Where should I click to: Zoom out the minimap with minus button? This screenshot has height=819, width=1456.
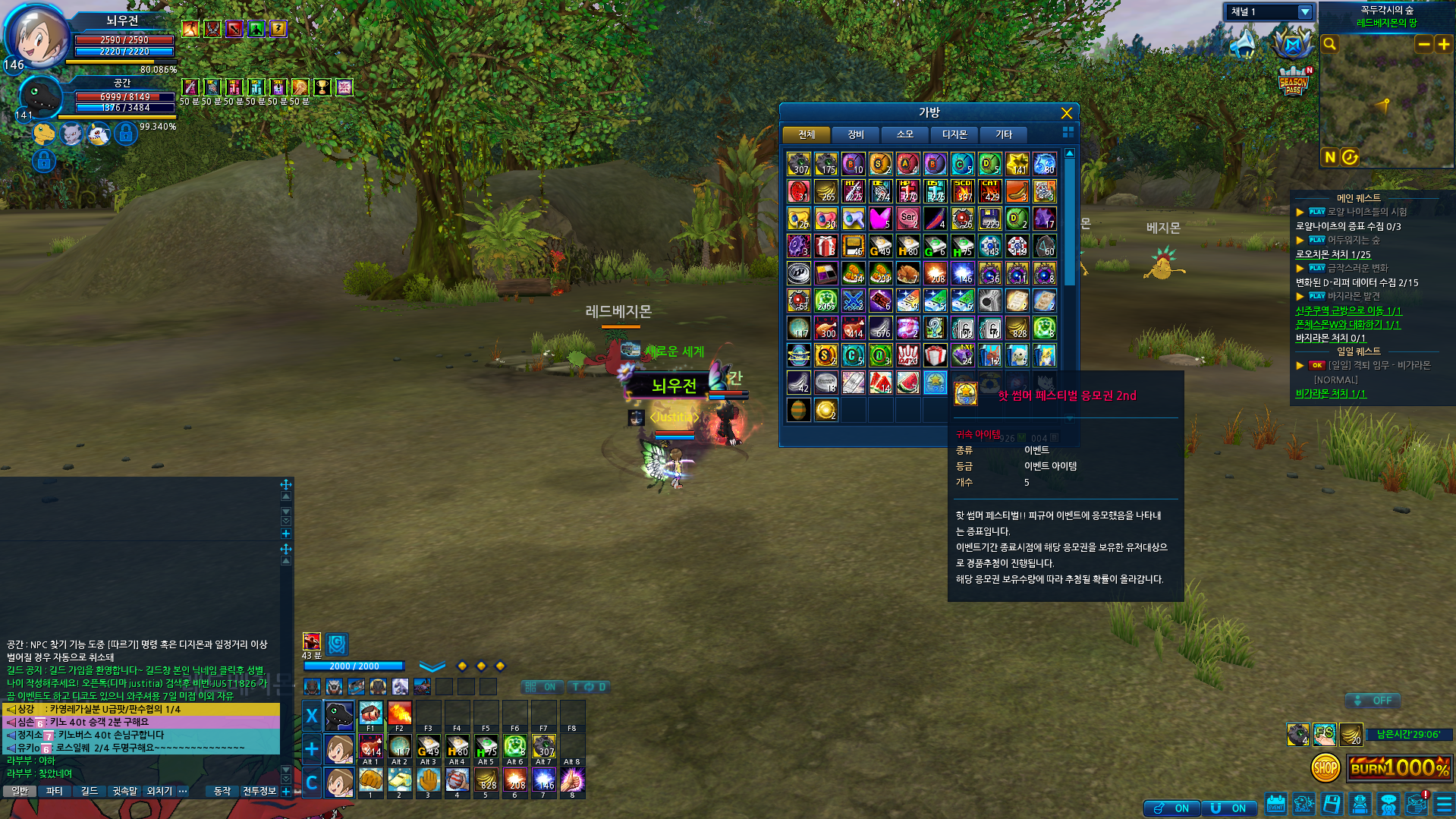click(x=1423, y=45)
